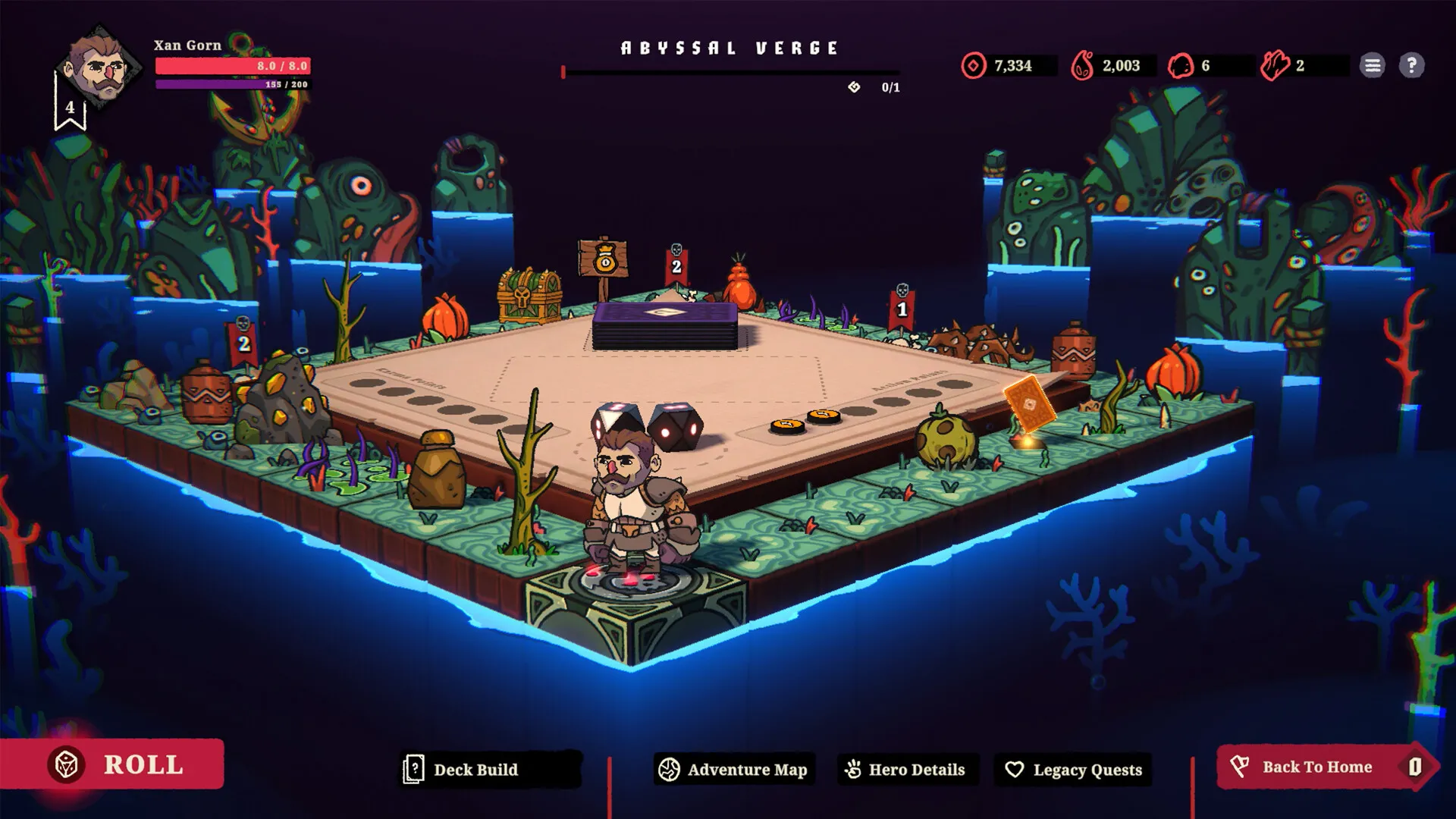The height and width of the screenshot is (819, 1456).
Task: Open Legacy Quests
Action: point(1073,770)
